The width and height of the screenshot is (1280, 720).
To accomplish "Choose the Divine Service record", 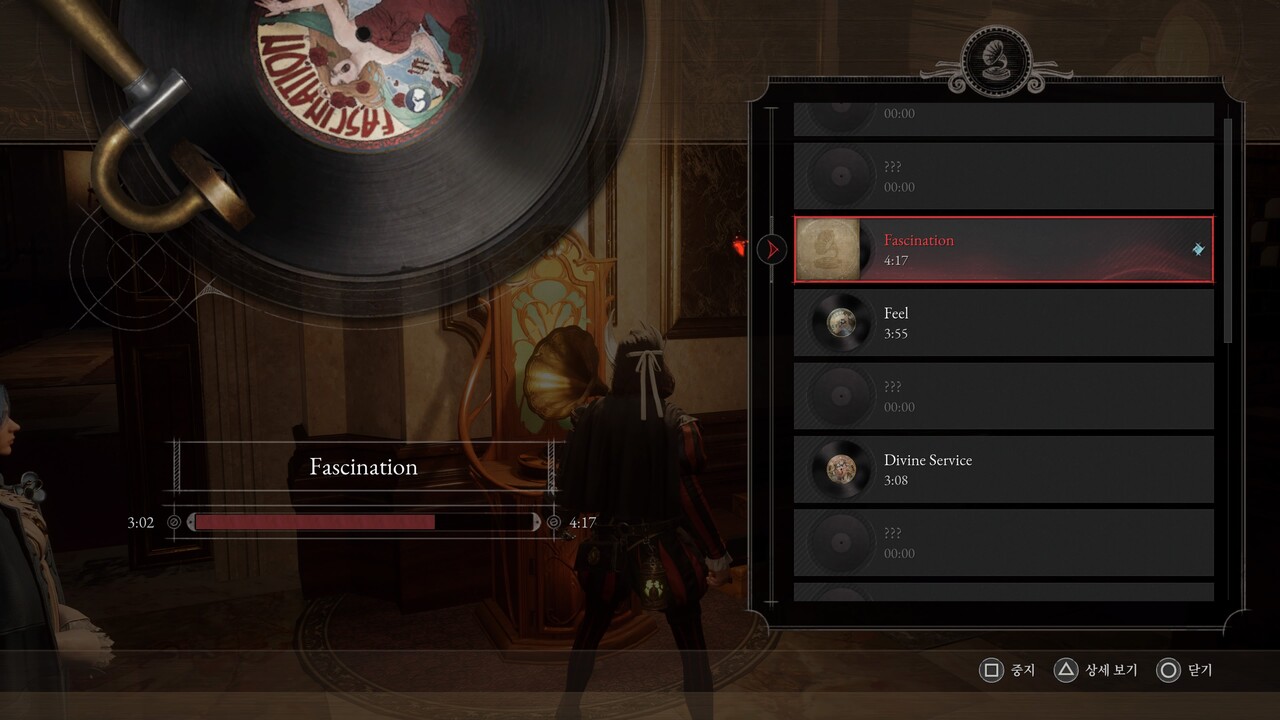I will pyautogui.click(x=1003, y=470).
